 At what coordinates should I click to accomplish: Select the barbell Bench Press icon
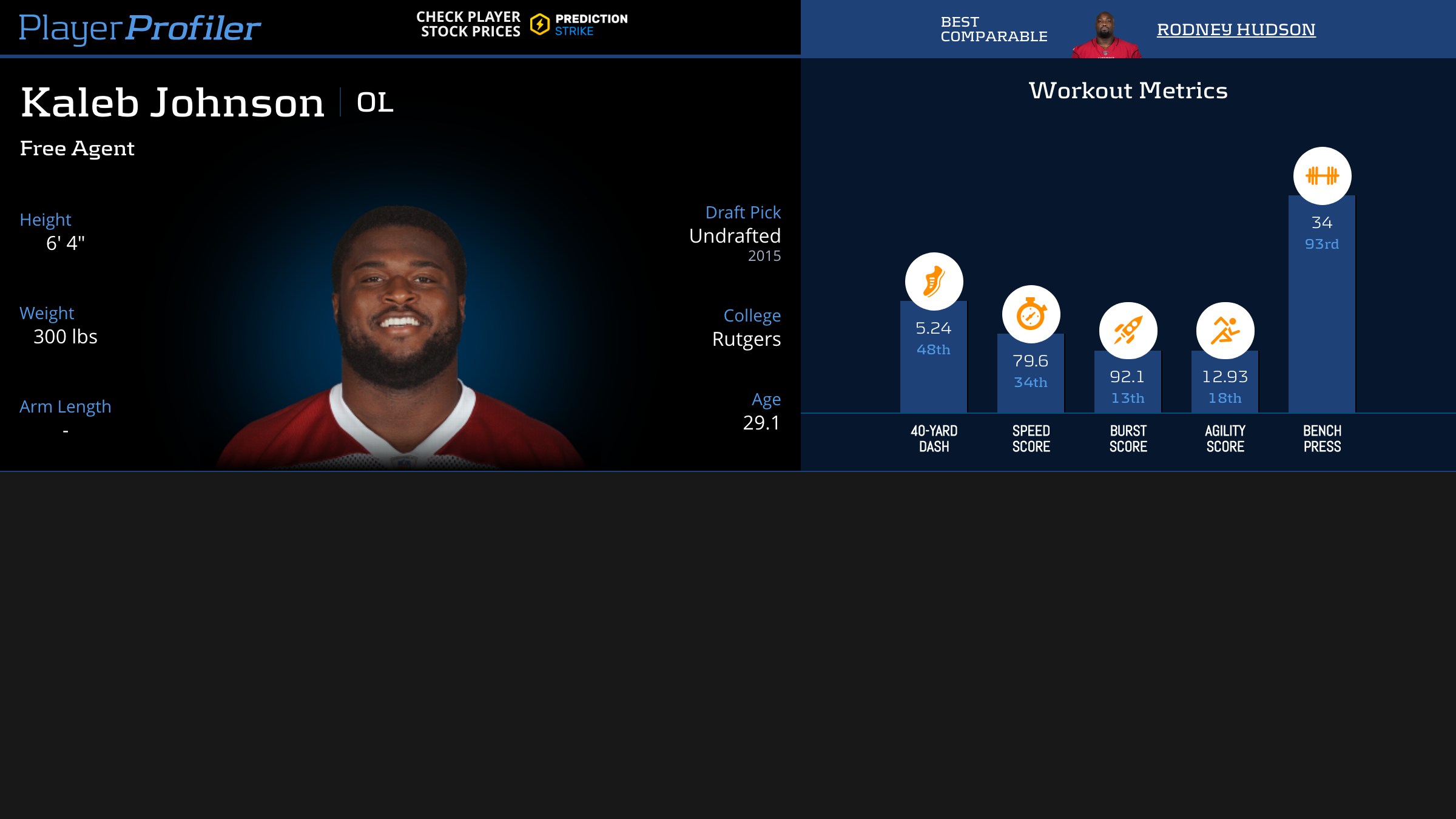tap(1321, 175)
